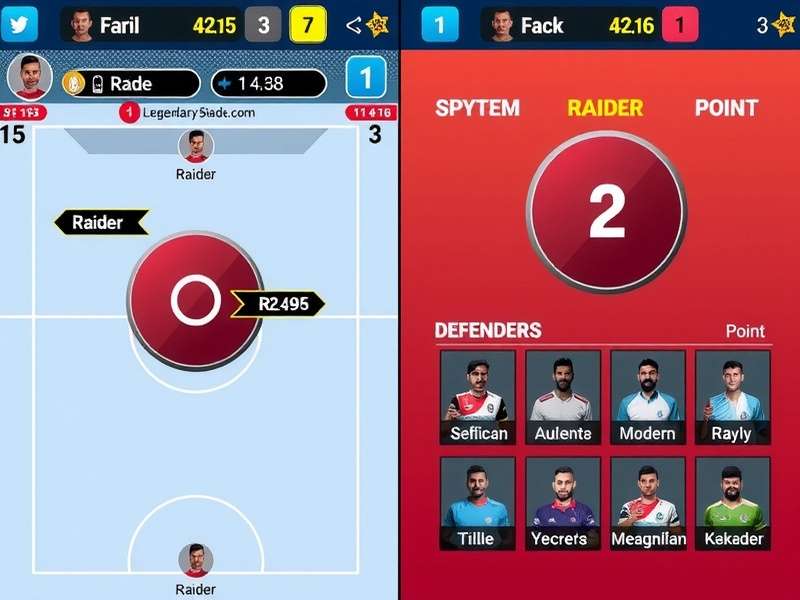Image resolution: width=800 pixels, height=600 pixels.
Task: Tap the blue 1 button under share icon
Action: (x=365, y=77)
